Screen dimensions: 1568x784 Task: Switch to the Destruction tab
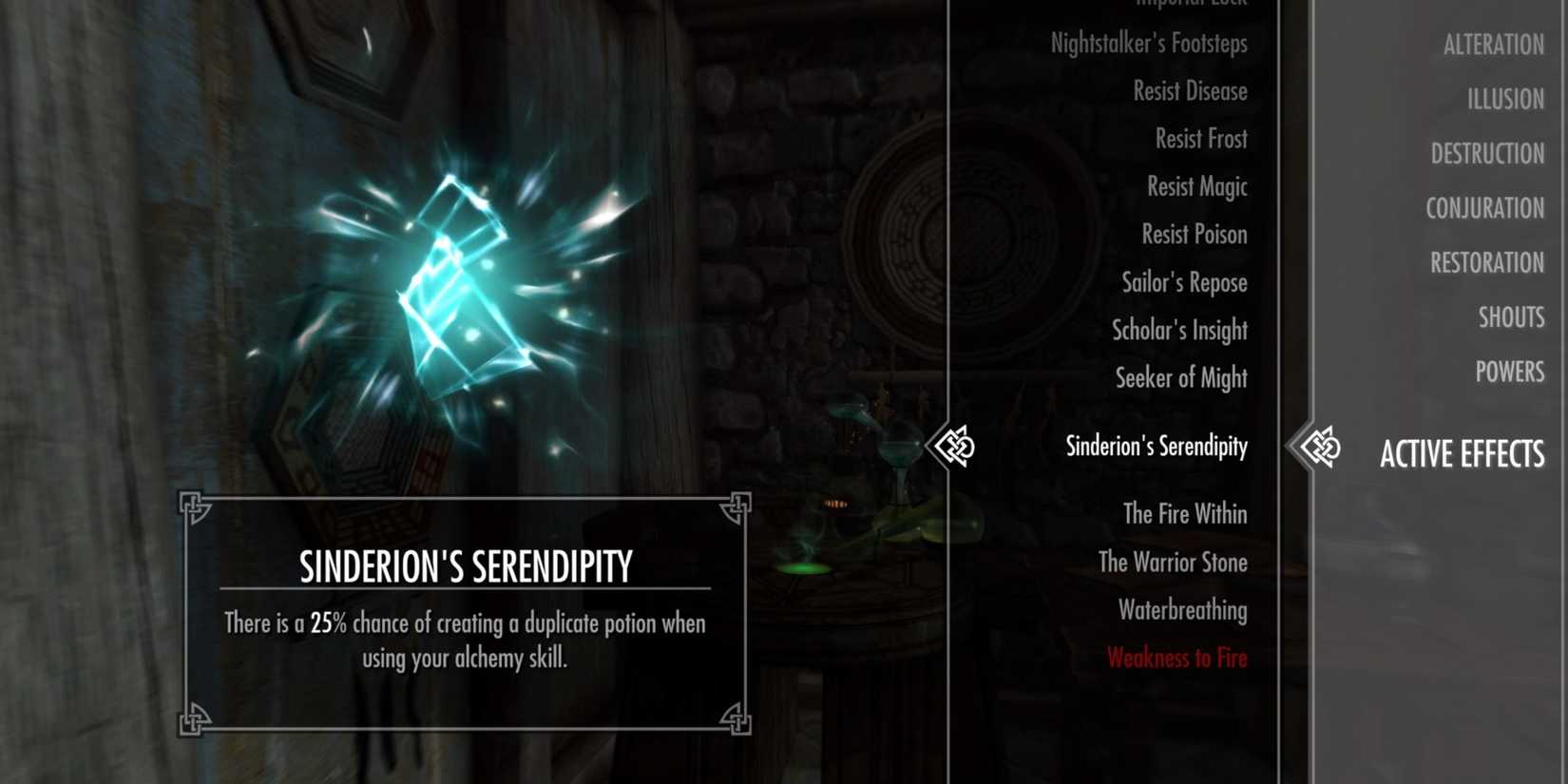click(1487, 153)
